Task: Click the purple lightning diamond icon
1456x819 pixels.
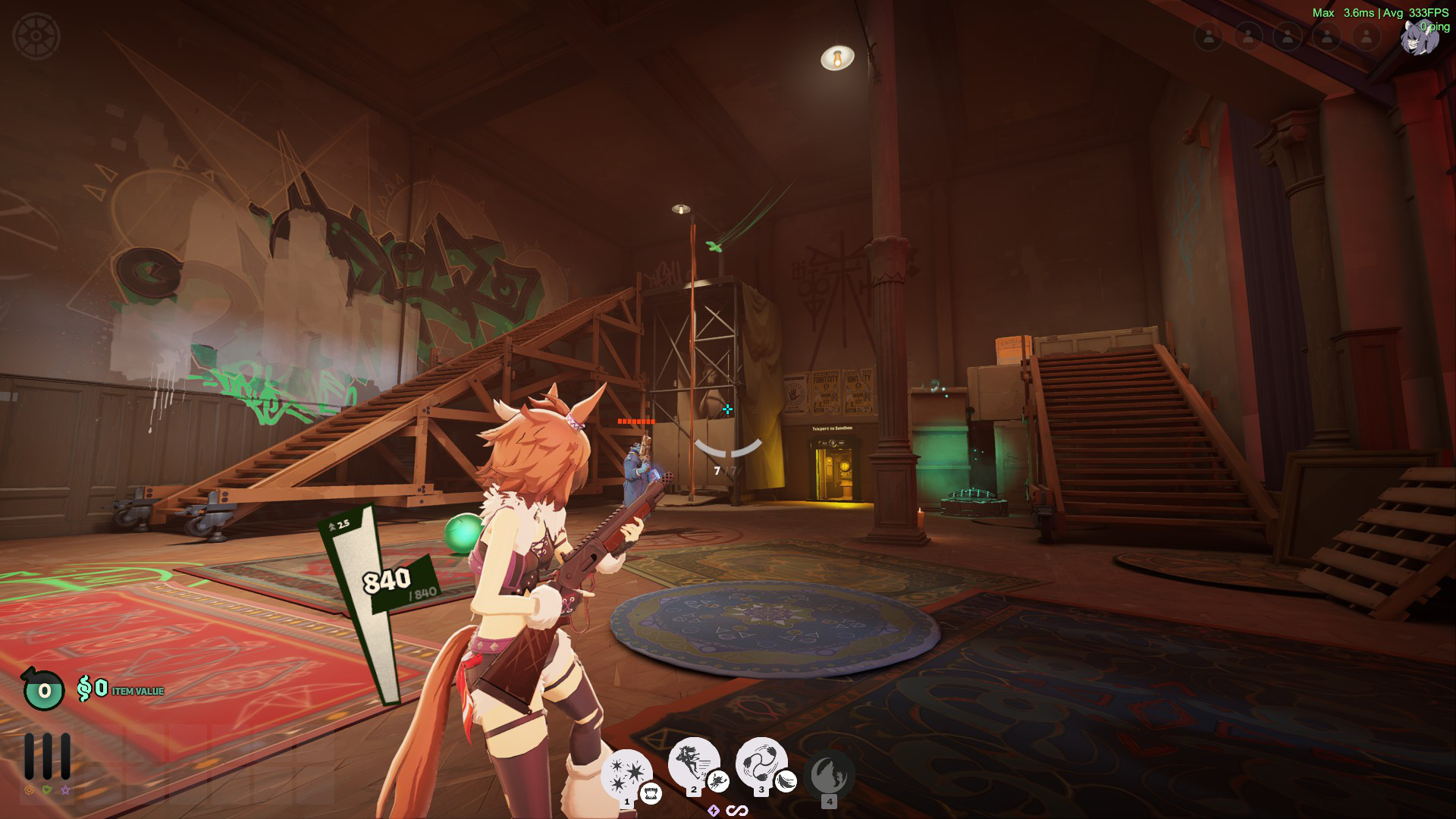Action: (714, 811)
